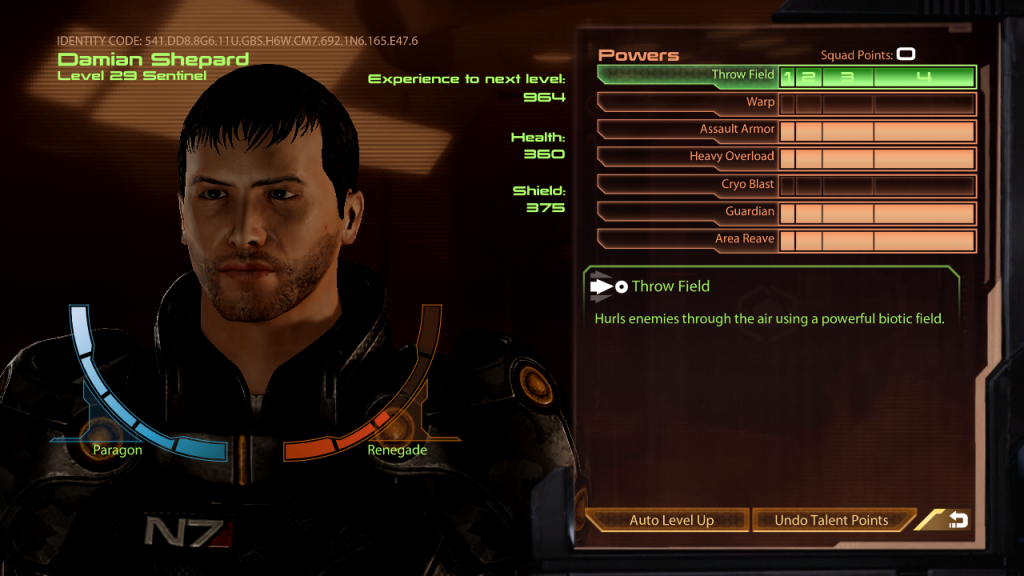Image resolution: width=1024 pixels, height=576 pixels.
Task: Select rank 3 of Throw Field
Action: [x=847, y=77]
